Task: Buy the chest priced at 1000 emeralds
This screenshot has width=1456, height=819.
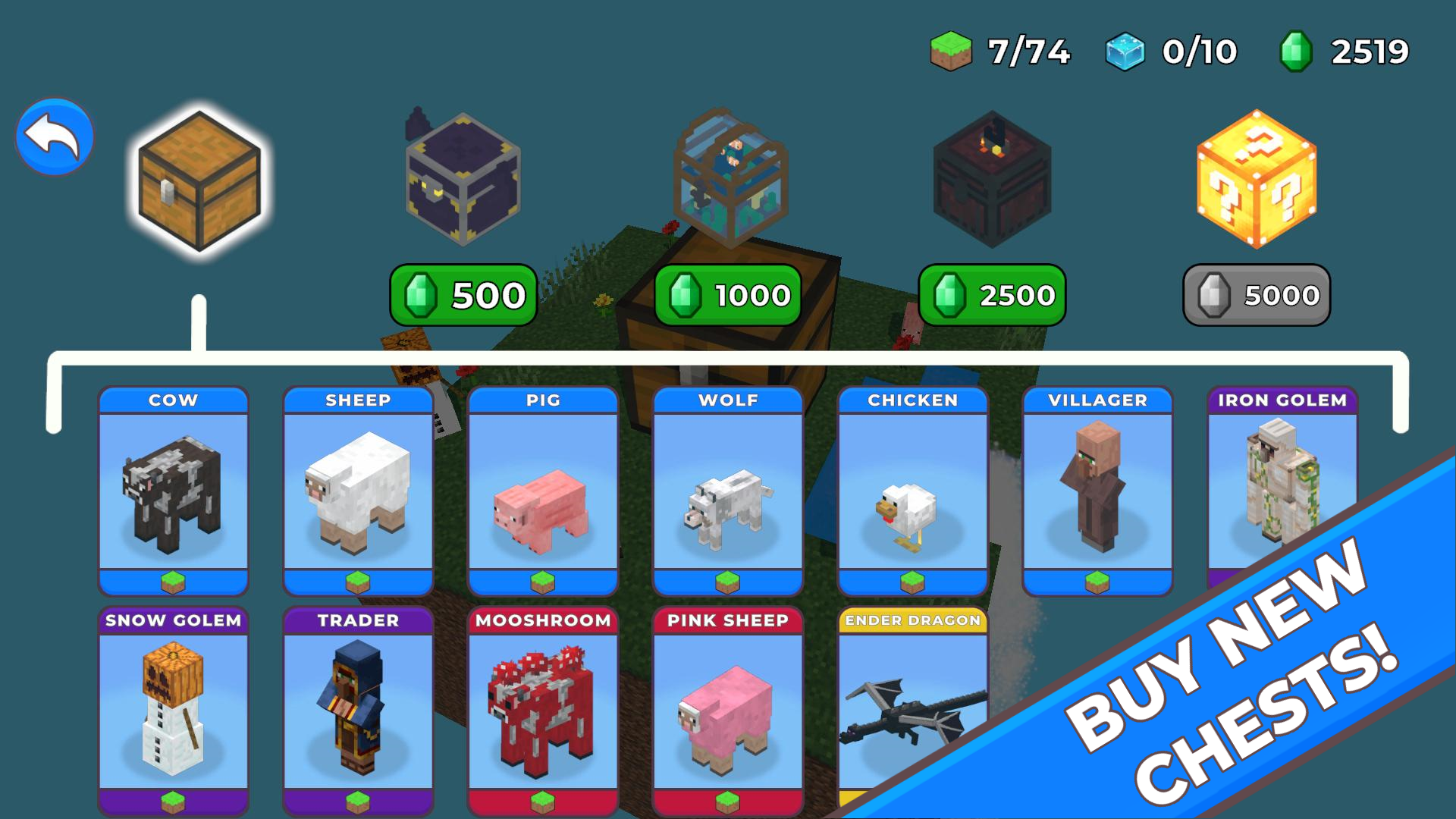Action: (x=728, y=296)
